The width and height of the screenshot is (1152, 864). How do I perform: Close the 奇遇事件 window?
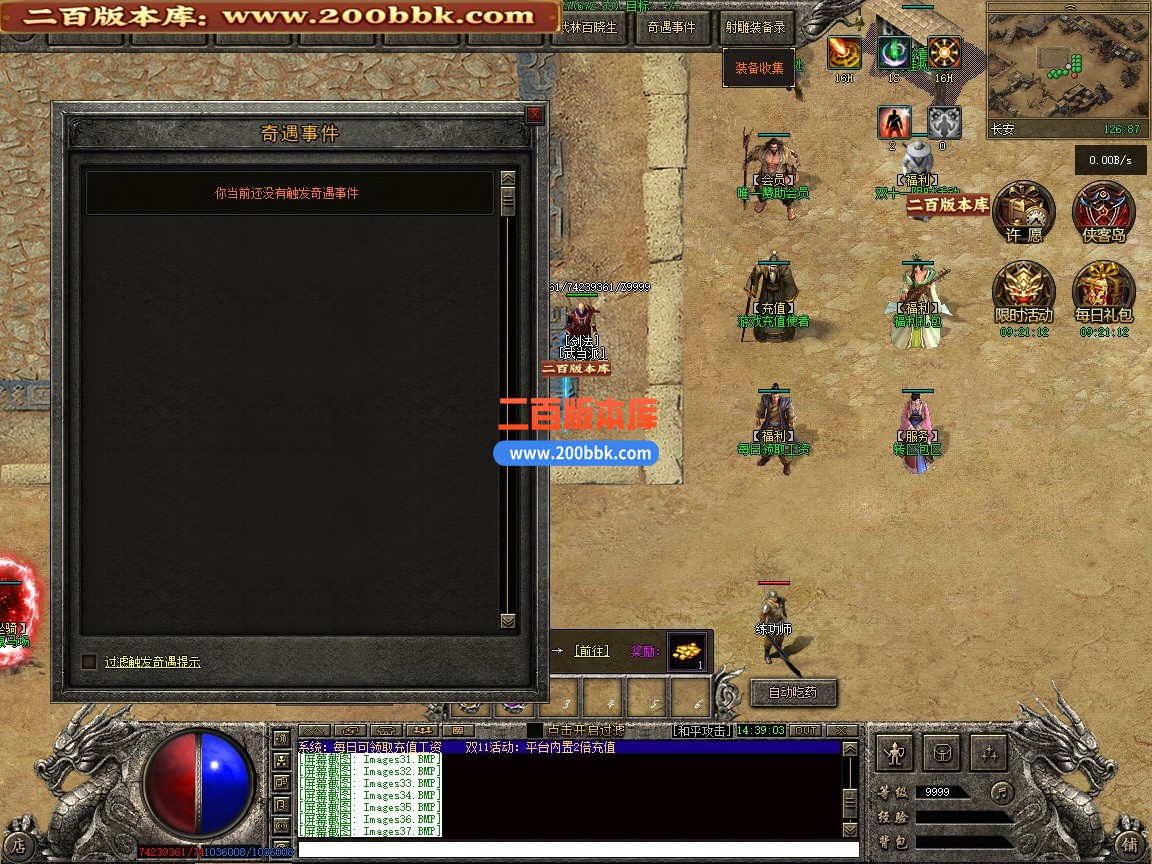[x=534, y=114]
